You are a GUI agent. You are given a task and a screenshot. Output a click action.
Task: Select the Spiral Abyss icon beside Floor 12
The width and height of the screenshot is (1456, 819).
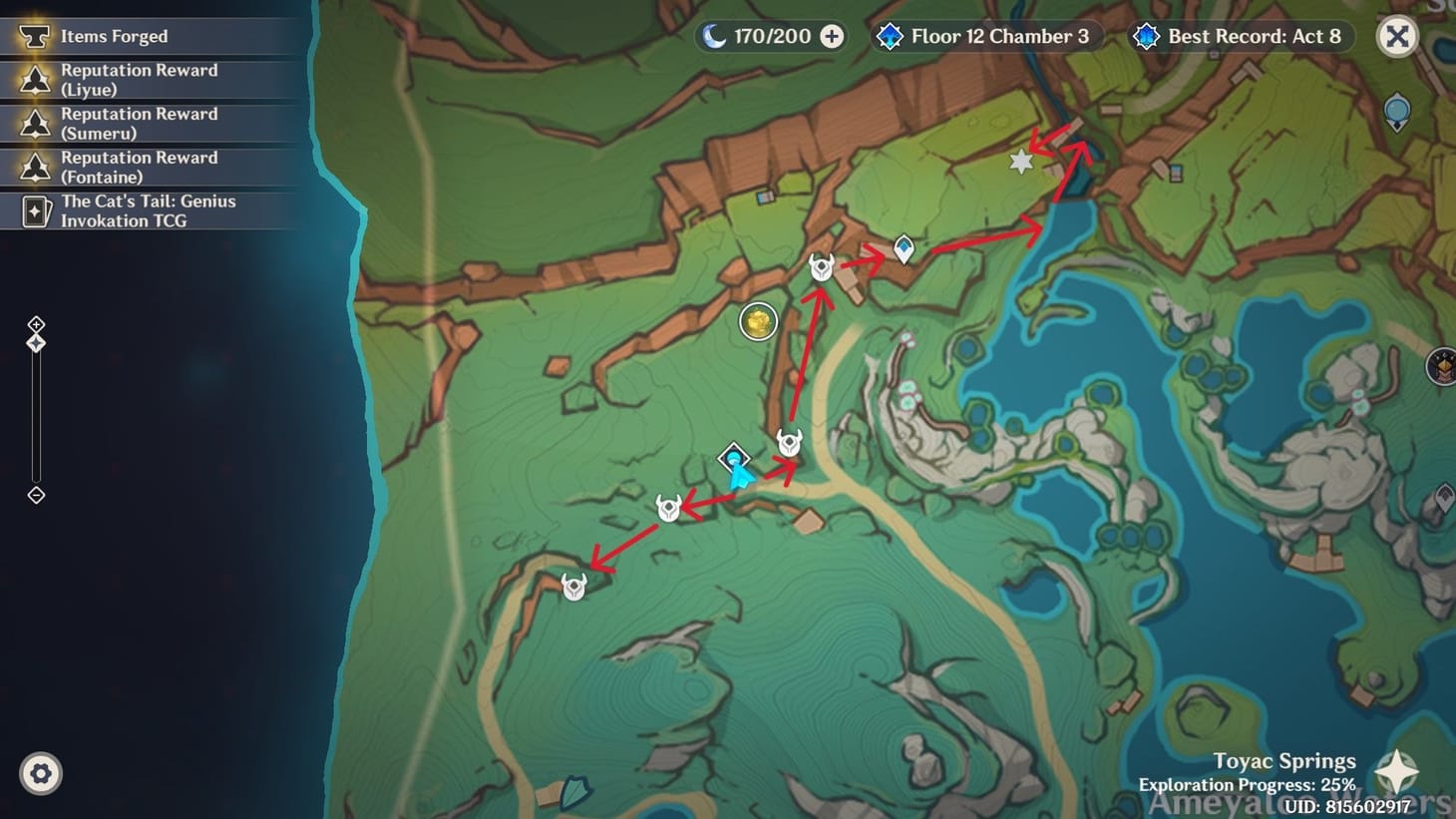pos(889,36)
